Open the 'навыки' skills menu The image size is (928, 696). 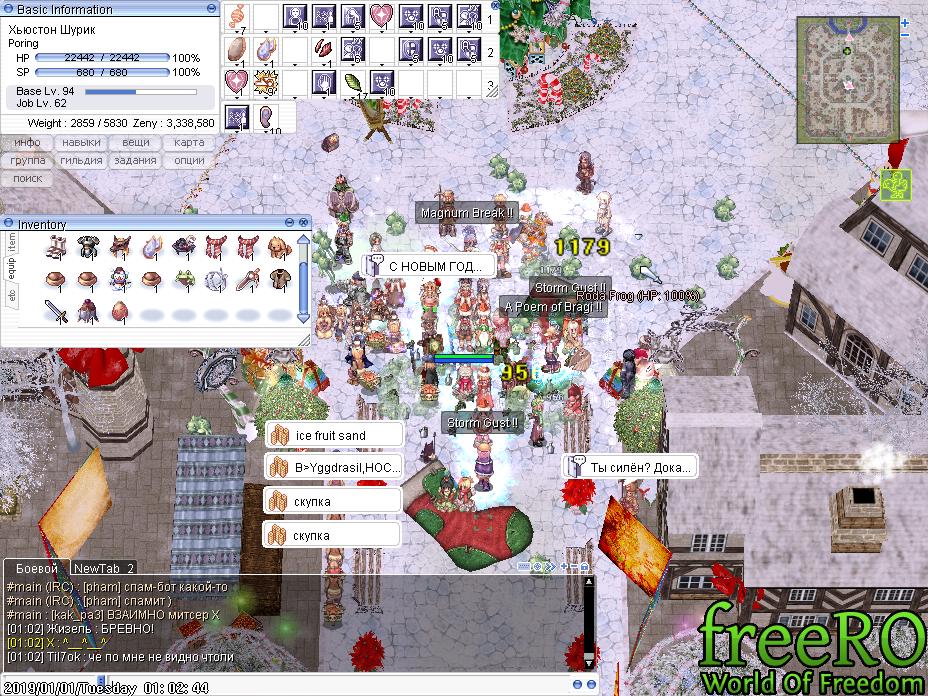[x=81, y=143]
